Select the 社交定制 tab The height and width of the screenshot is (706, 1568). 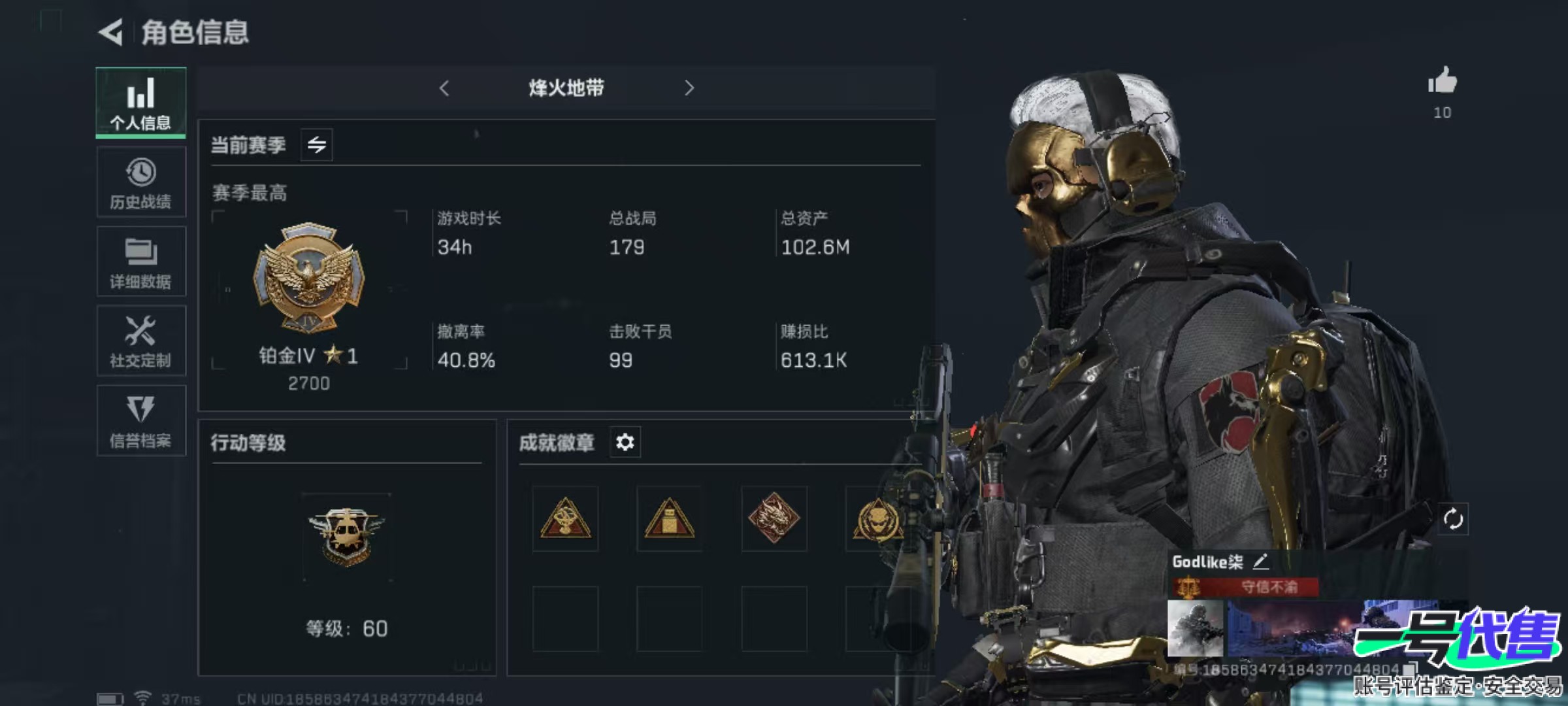141,341
